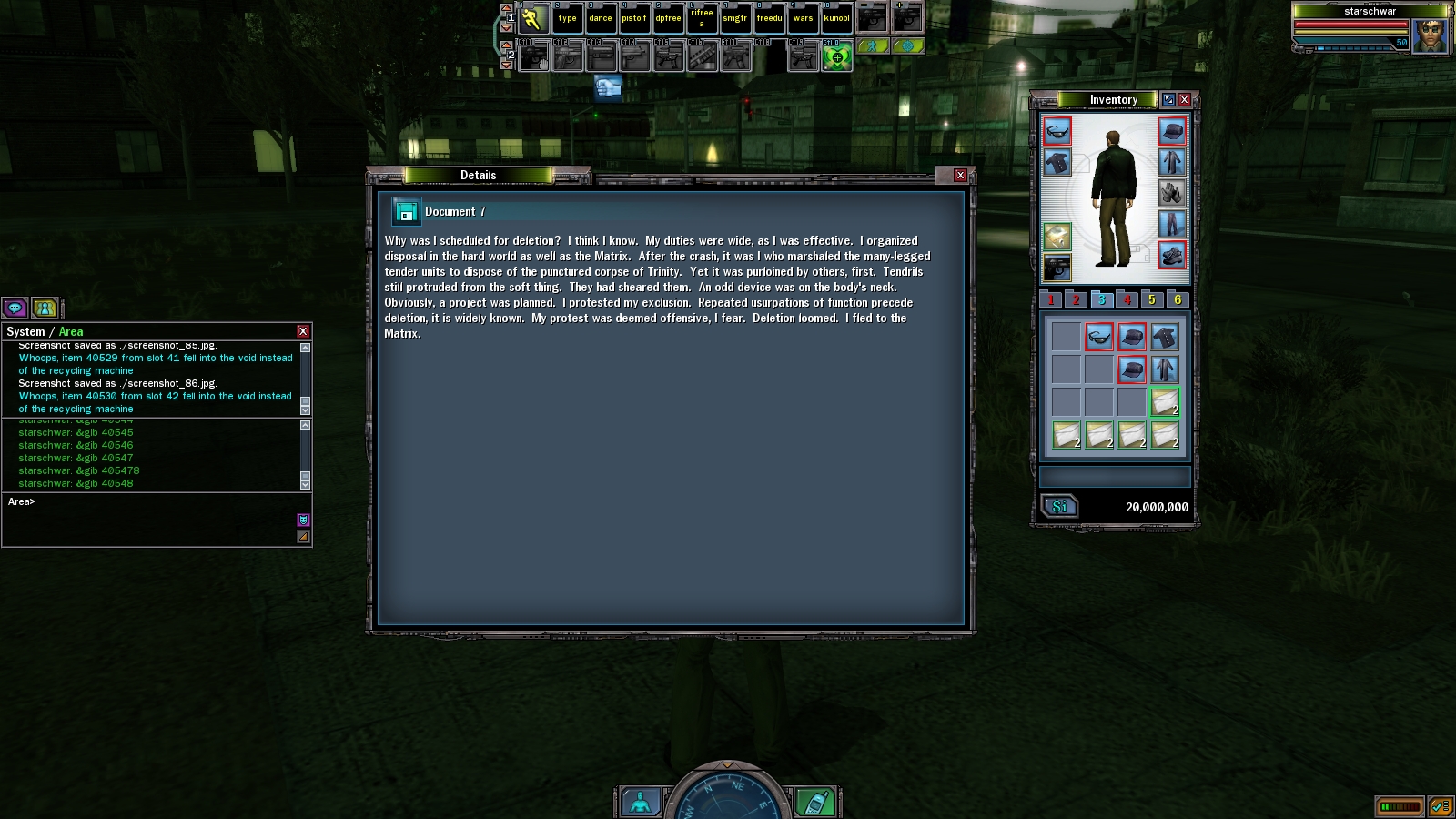
Task: Open the green phone icon by compass
Action: point(815,803)
